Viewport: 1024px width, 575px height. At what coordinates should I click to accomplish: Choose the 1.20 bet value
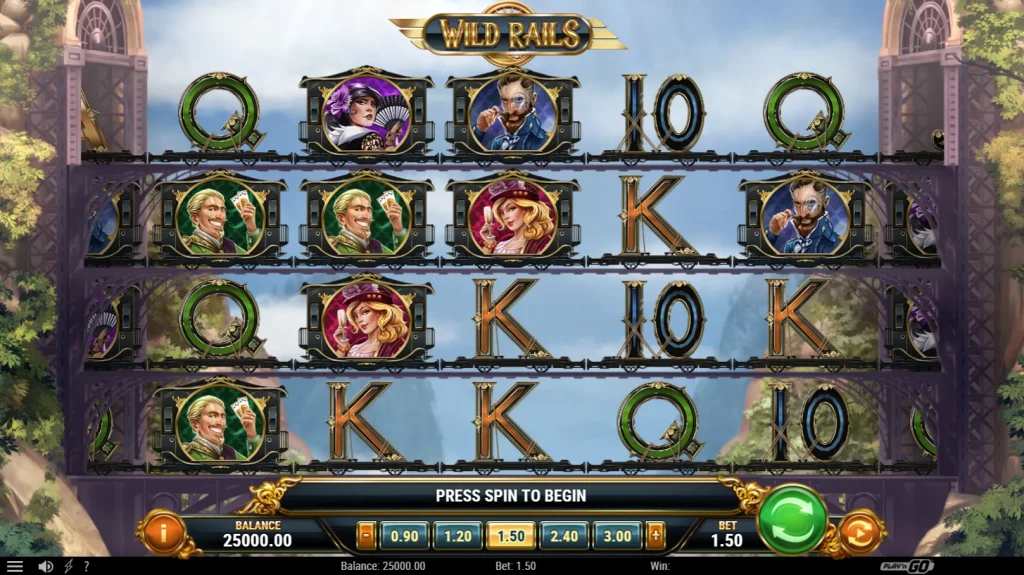tap(457, 536)
